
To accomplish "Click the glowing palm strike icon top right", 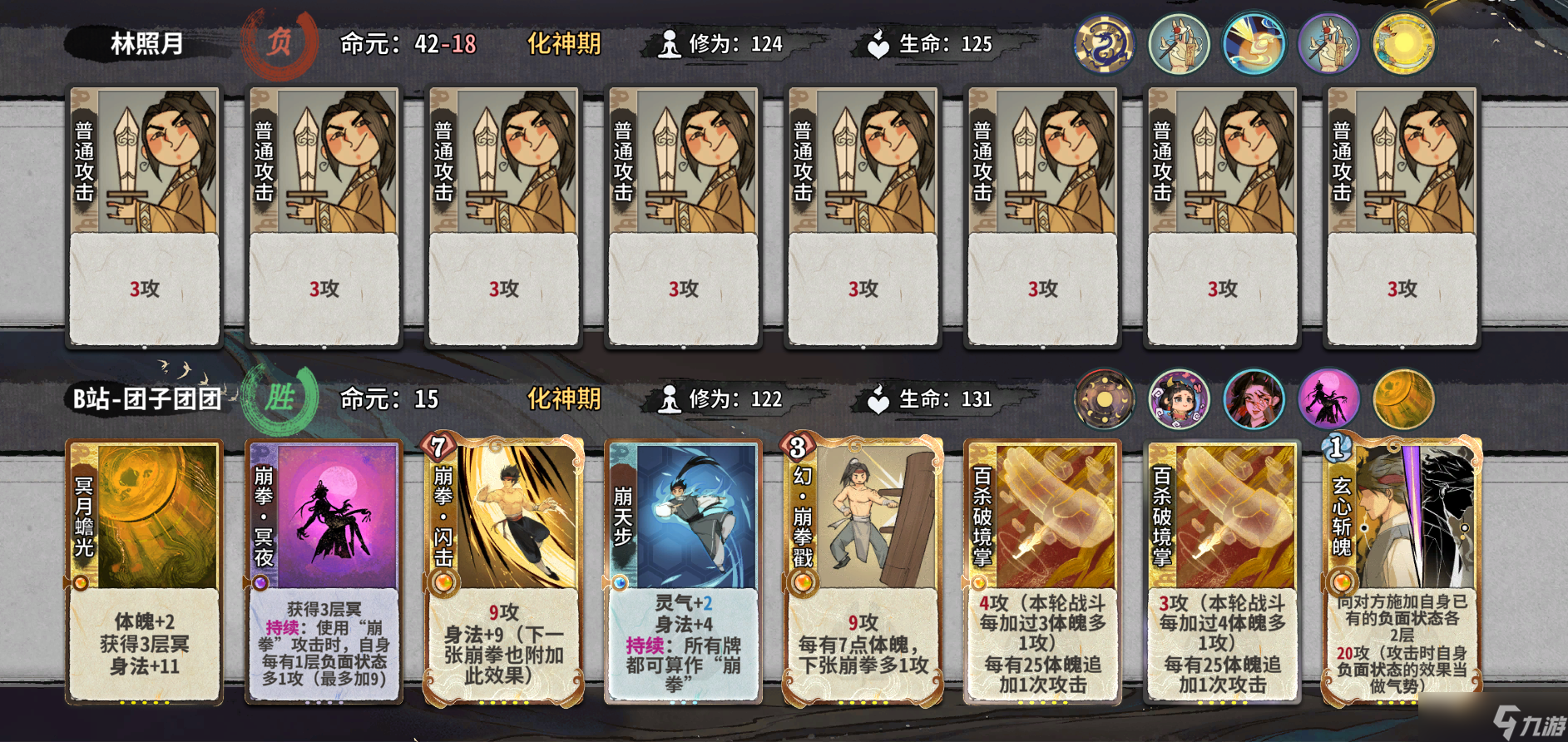I will [1254, 43].
